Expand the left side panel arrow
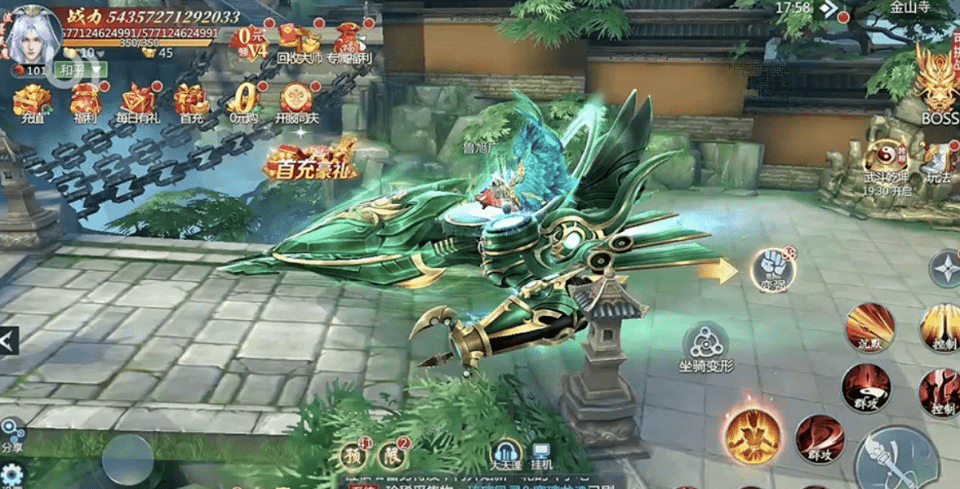The width and height of the screenshot is (960, 489). pos(9,341)
